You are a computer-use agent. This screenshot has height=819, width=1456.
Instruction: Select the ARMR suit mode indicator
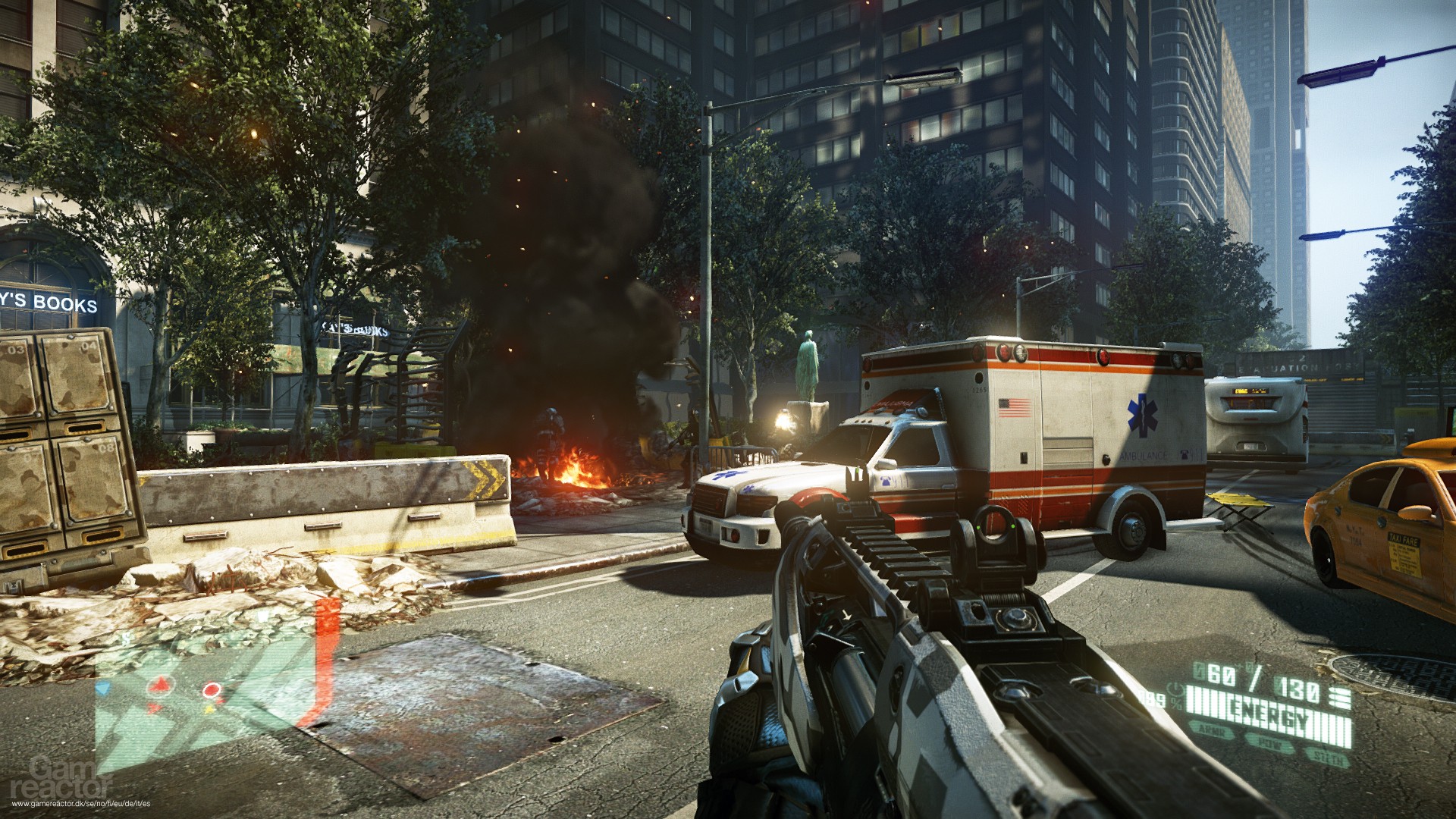tap(1212, 731)
